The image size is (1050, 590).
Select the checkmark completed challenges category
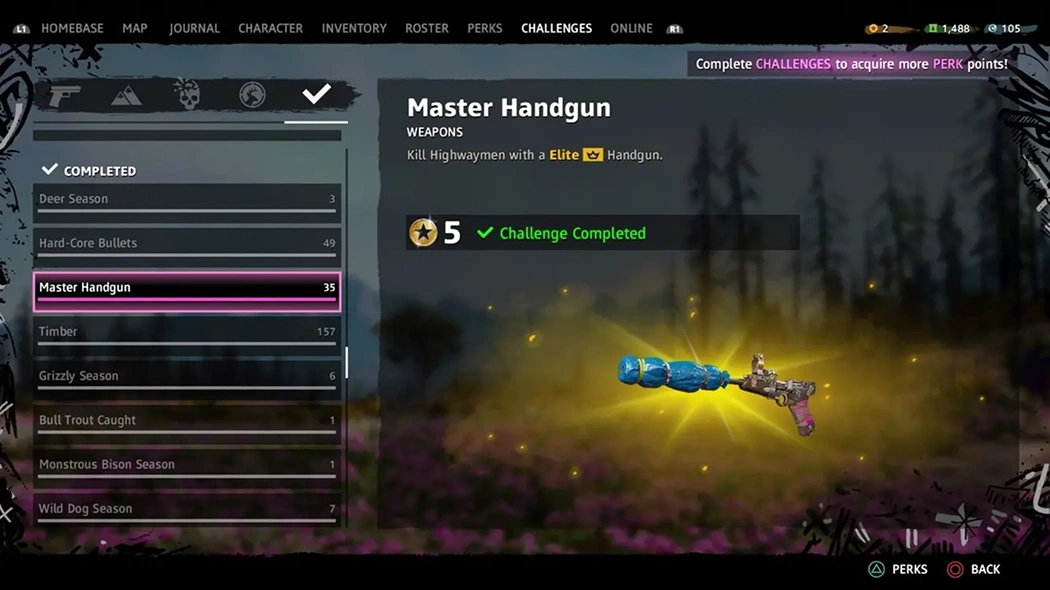coord(316,94)
